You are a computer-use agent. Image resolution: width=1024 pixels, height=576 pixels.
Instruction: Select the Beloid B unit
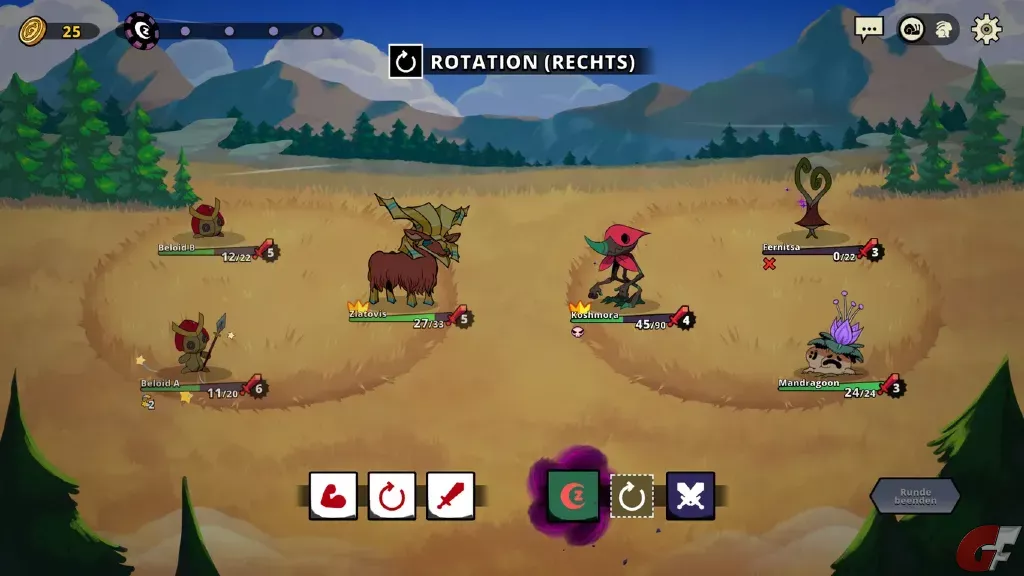[206, 220]
